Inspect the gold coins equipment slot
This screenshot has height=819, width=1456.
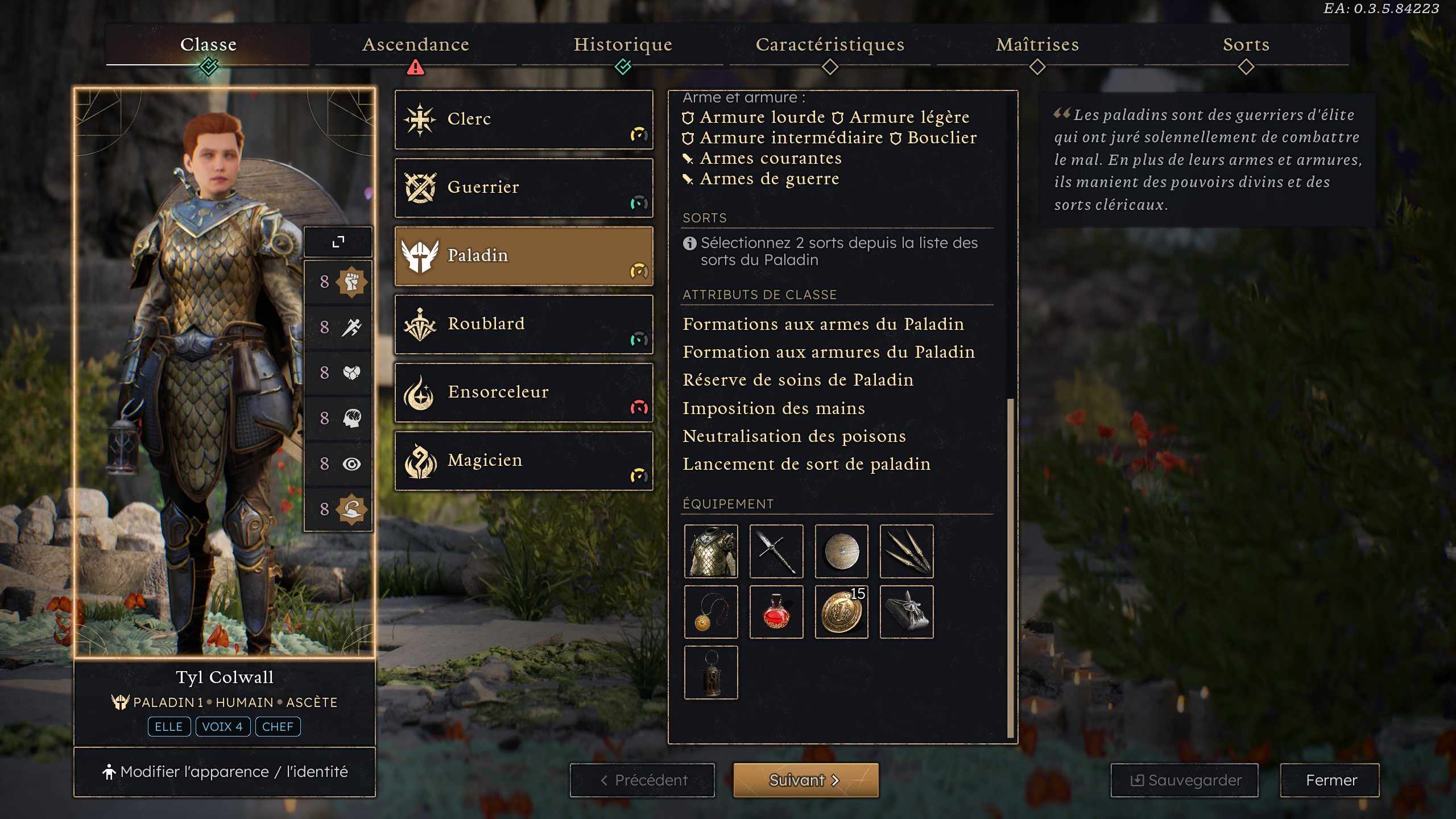[x=841, y=612]
